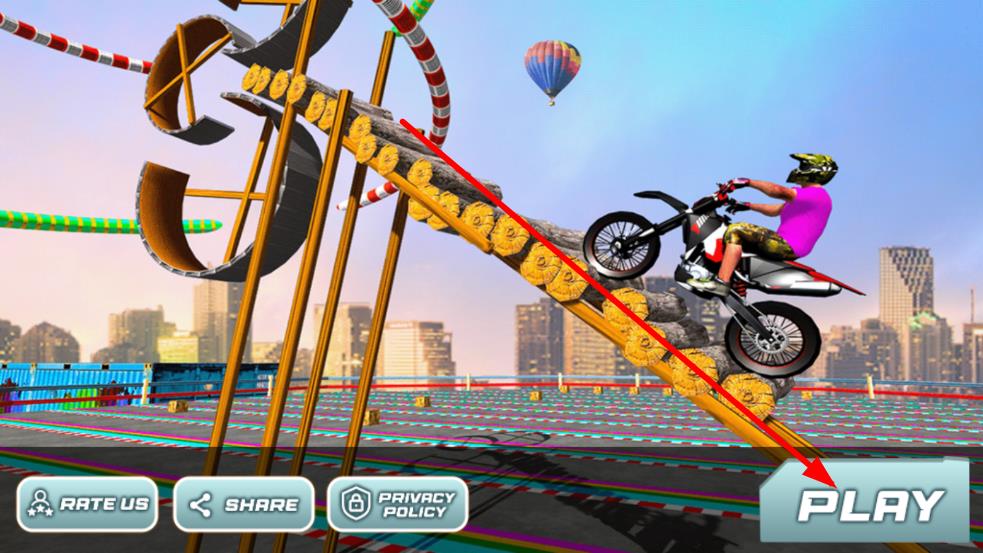The height and width of the screenshot is (553, 983).
Task: Open the Rate Us prompt
Action: (x=89, y=504)
